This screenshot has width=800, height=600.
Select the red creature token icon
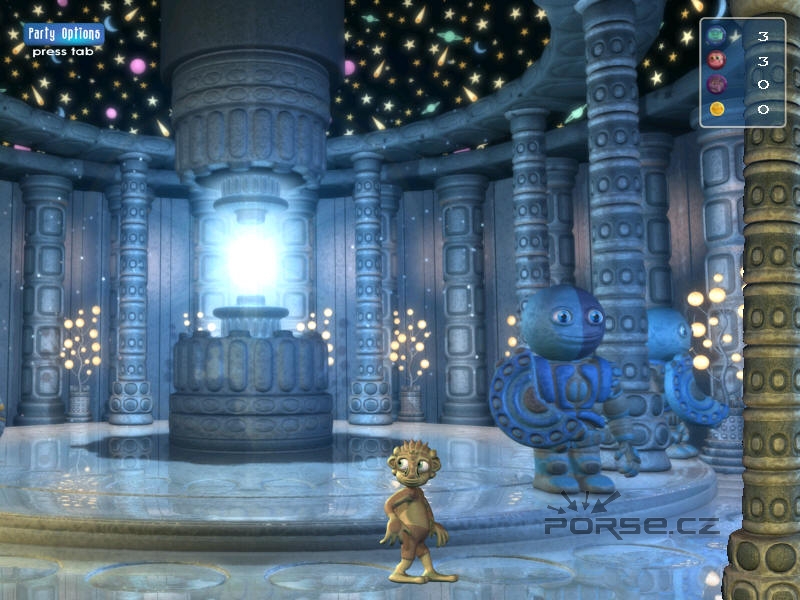717,60
